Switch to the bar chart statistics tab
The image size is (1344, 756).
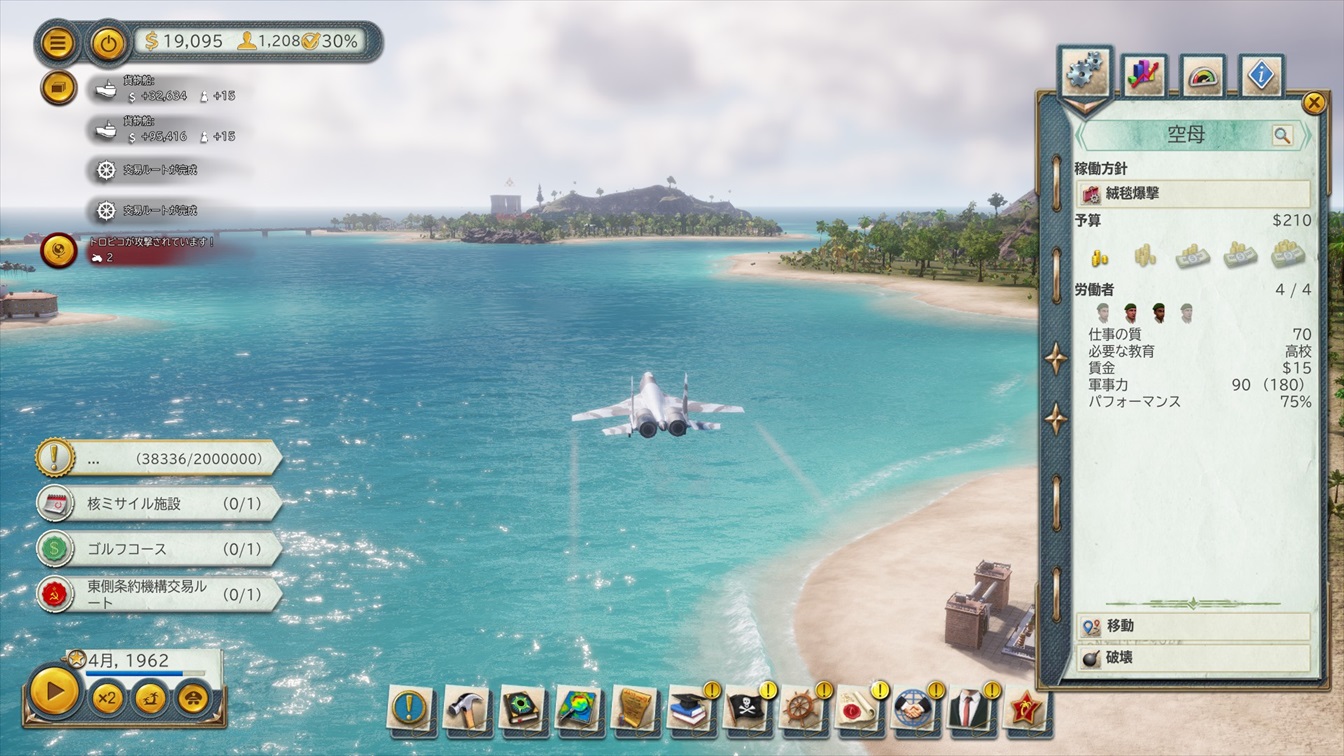(x=1144, y=75)
